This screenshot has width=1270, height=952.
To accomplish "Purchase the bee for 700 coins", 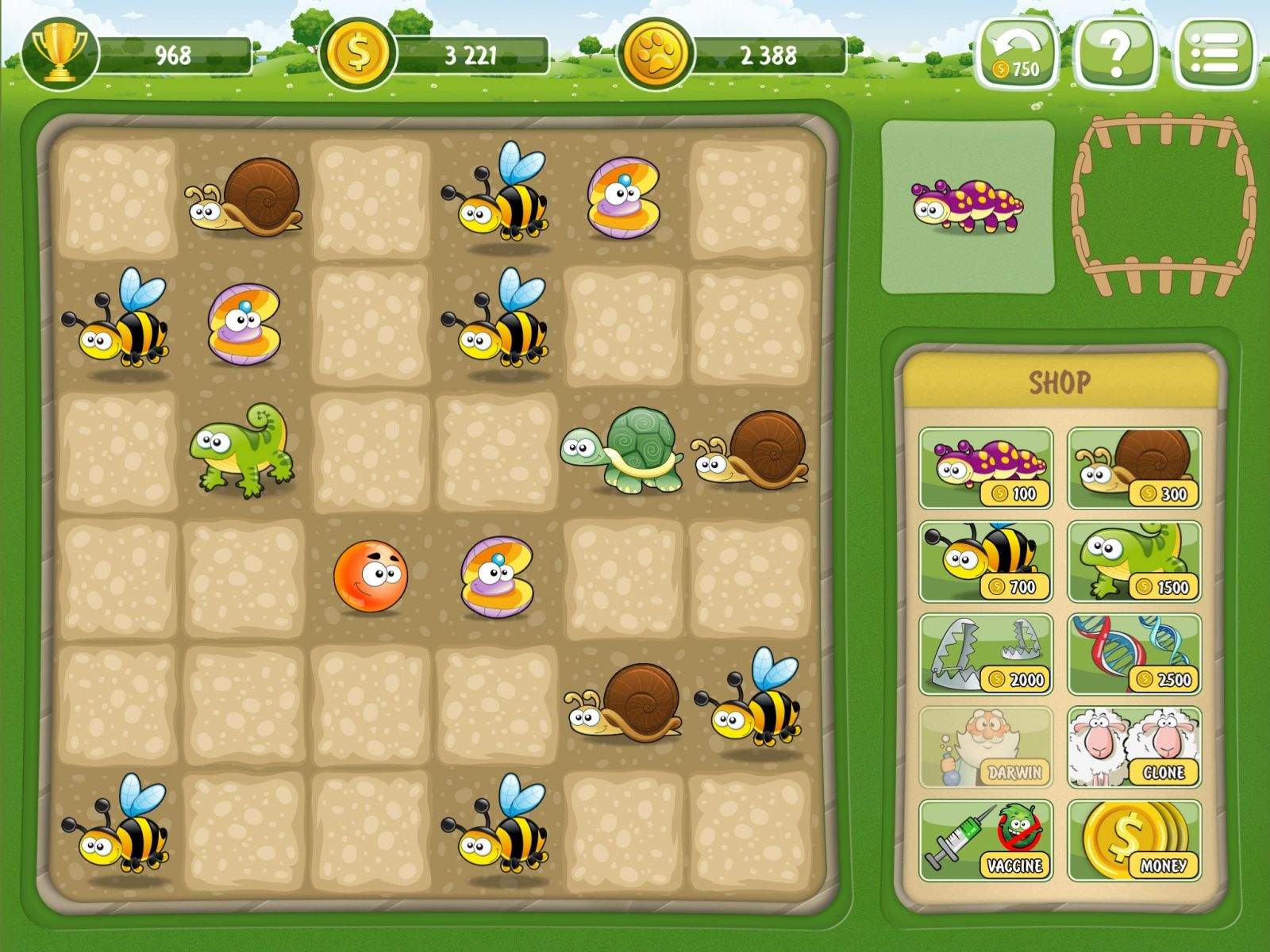I will 986,562.
